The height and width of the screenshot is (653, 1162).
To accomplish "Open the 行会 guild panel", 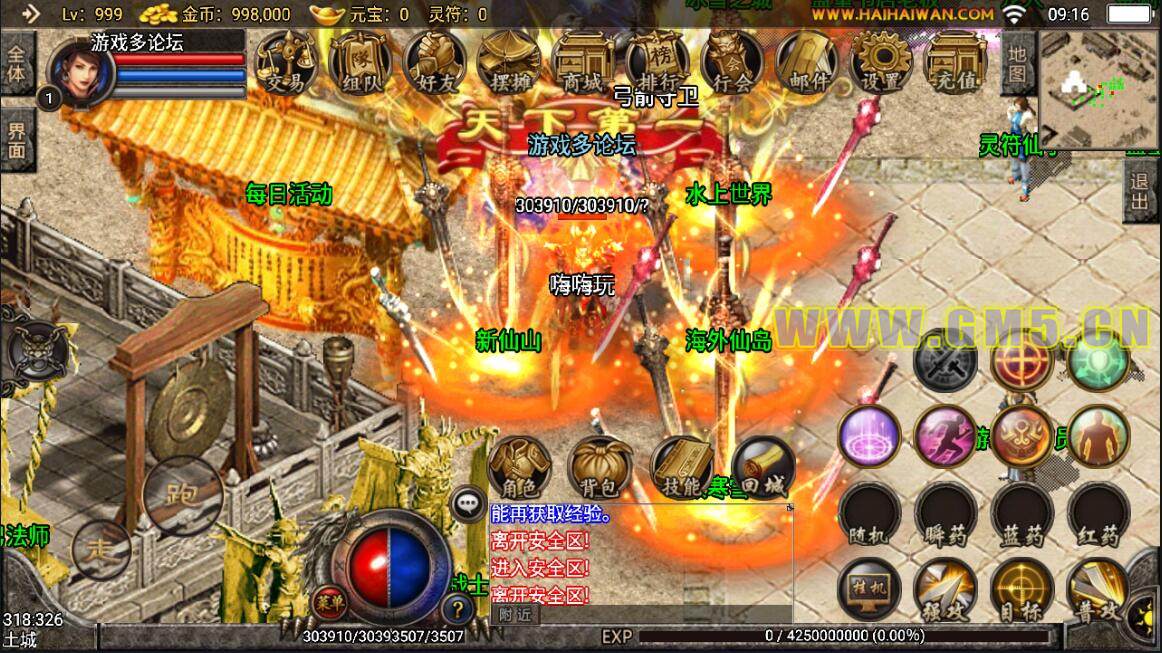I will pyautogui.click(x=731, y=63).
